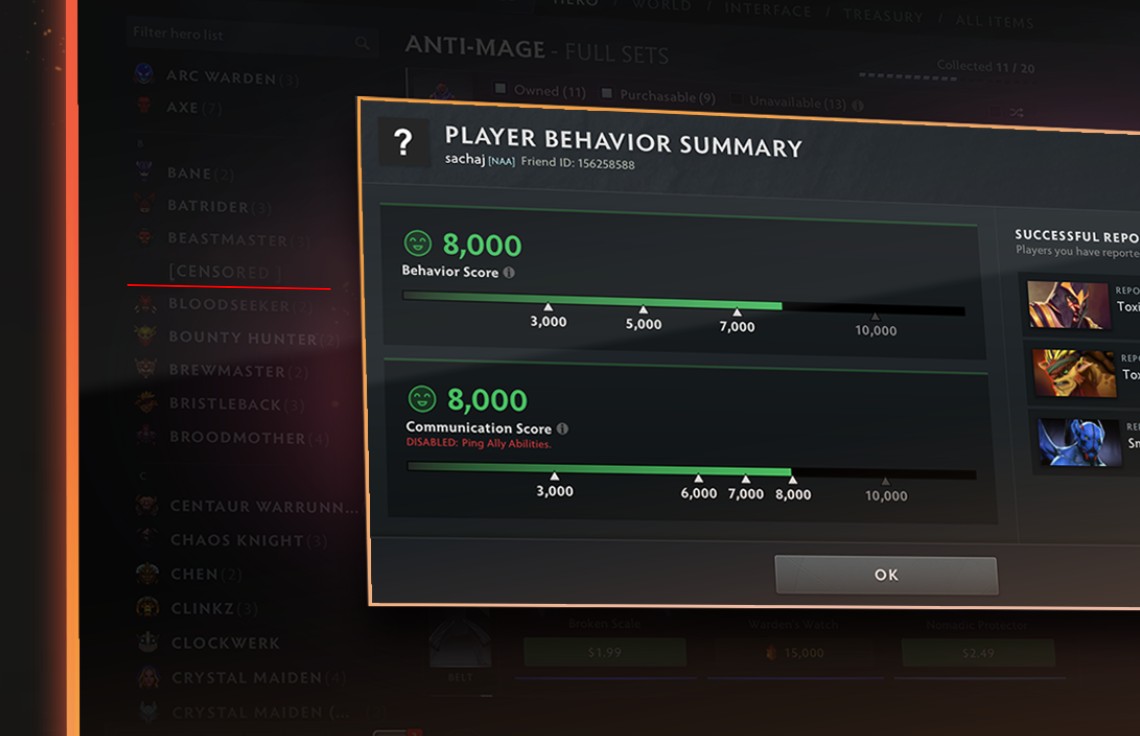Select Arc Warden in the hero list
Image resolution: width=1140 pixels, height=736 pixels.
pyautogui.click(x=218, y=76)
